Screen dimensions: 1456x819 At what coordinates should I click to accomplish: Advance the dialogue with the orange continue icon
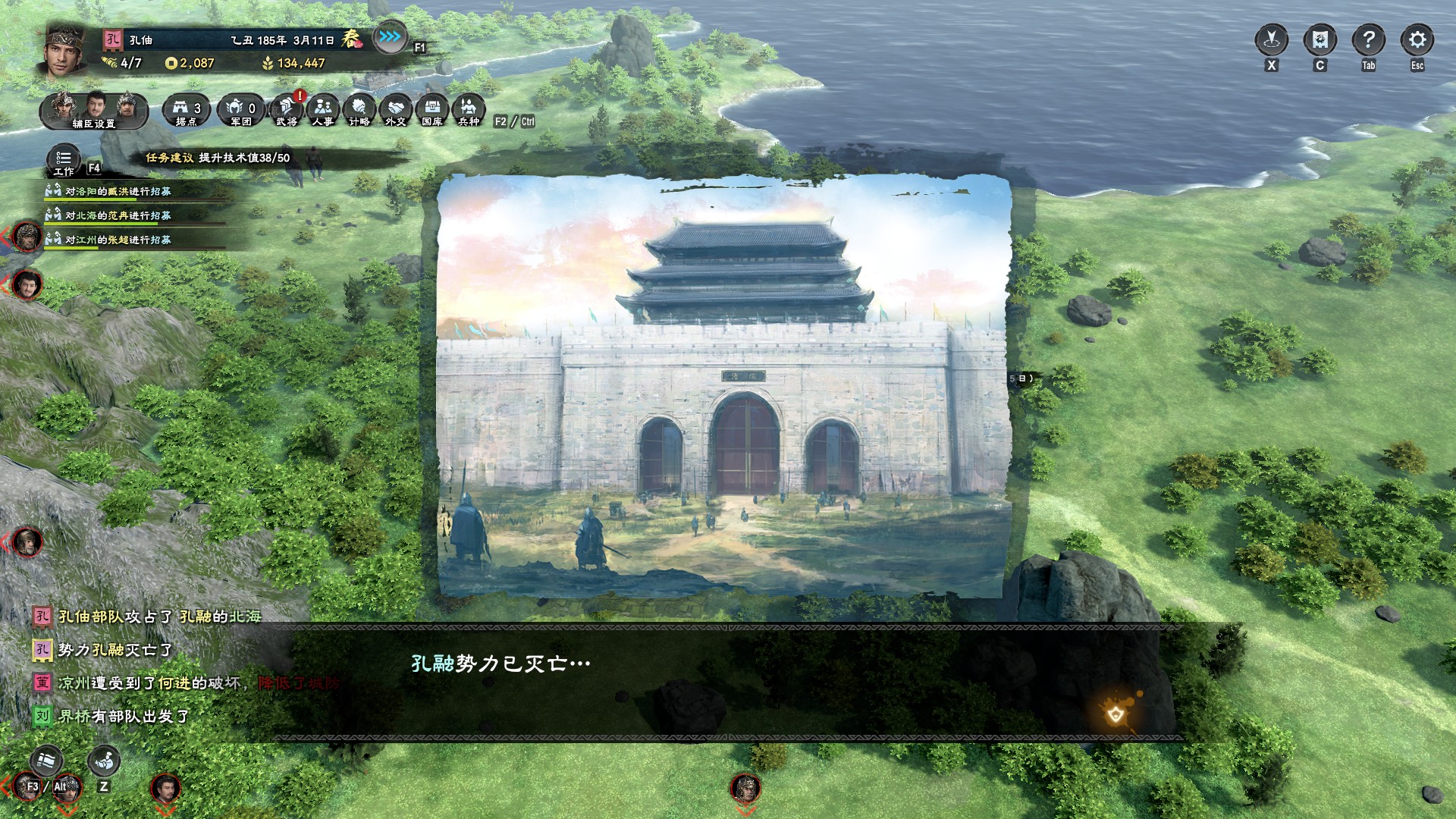[1116, 714]
